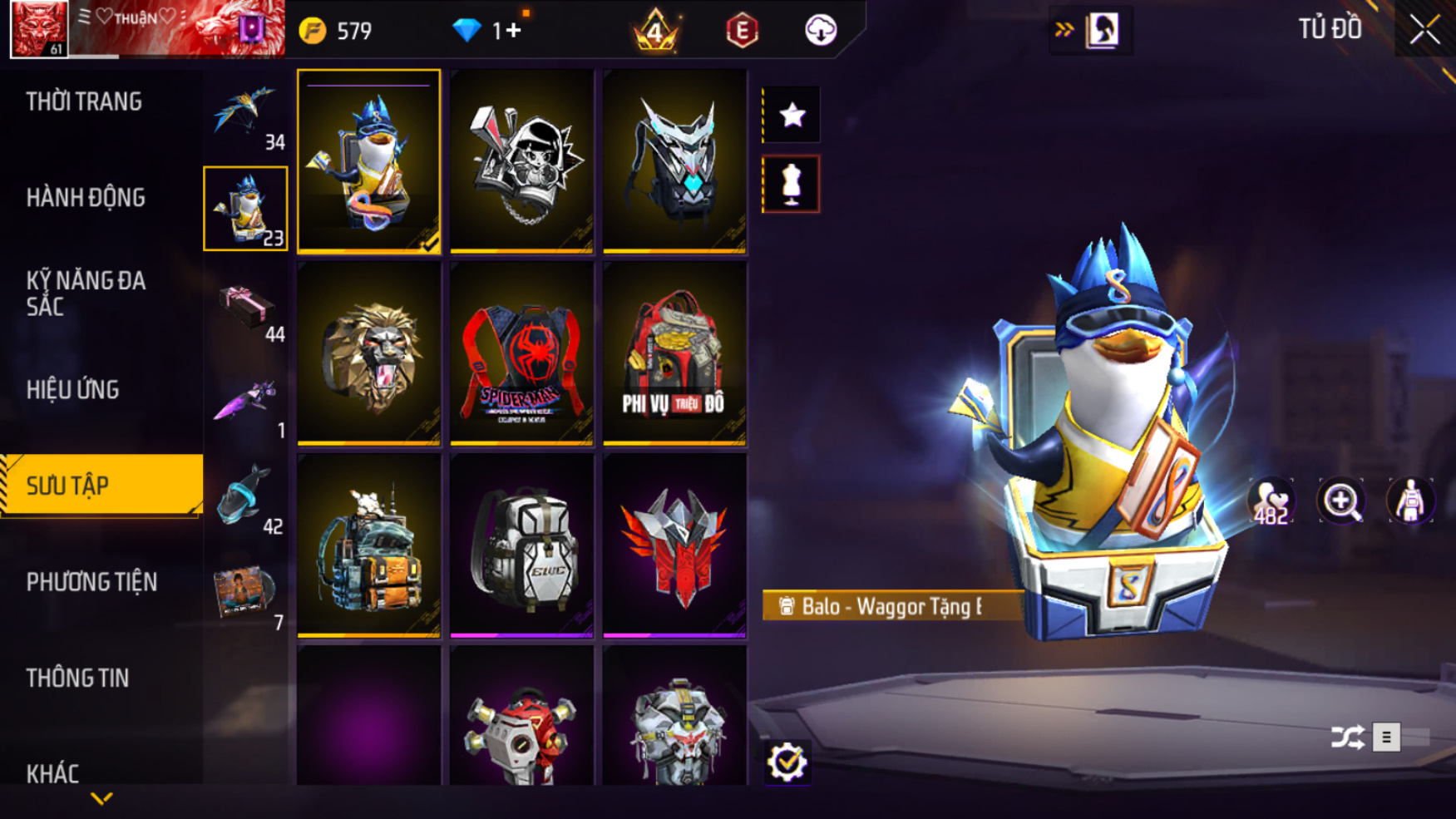Zoom in with the magnifier icon
1456x819 pixels.
(1341, 501)
